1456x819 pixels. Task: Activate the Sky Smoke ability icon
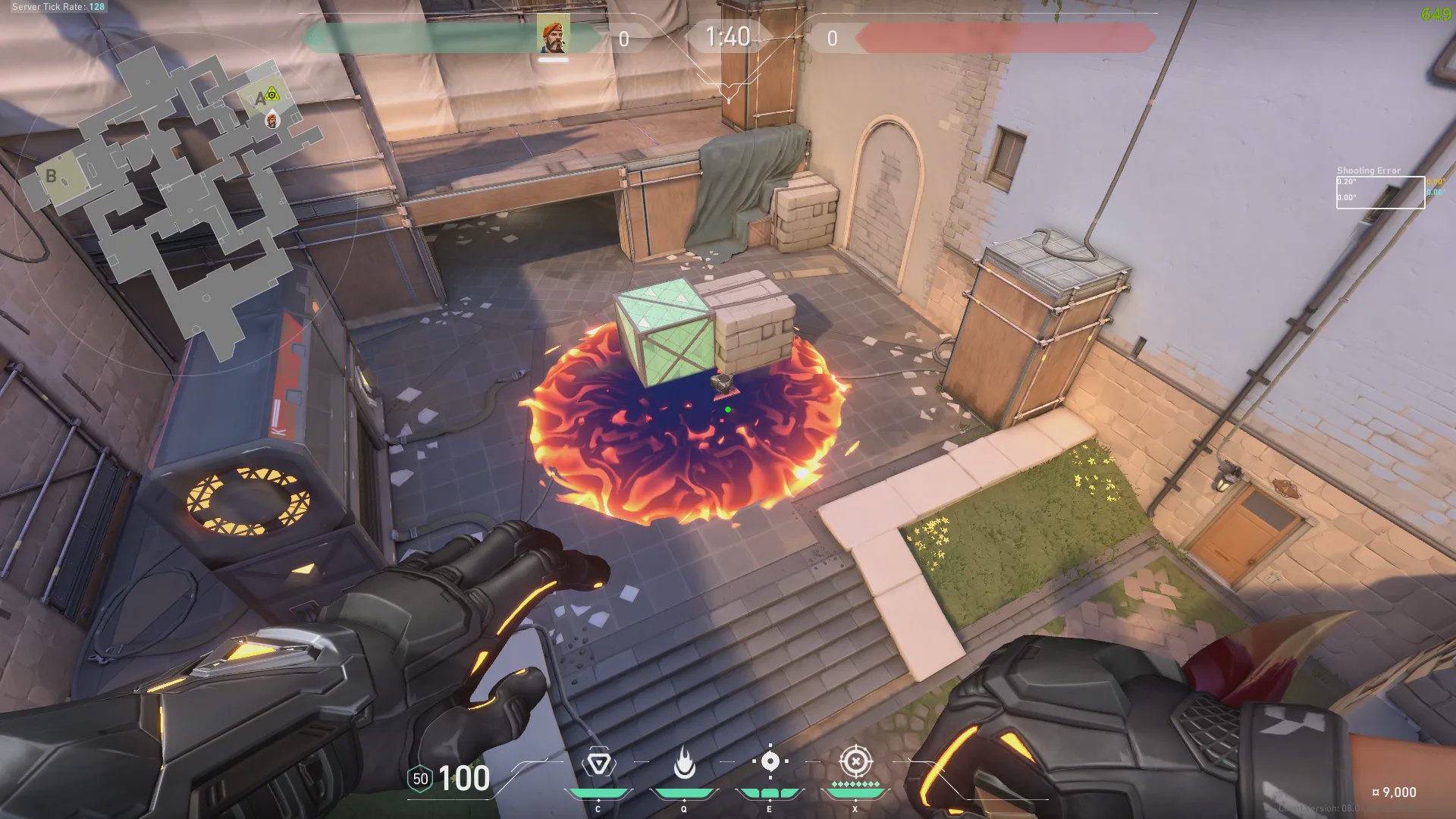770,761
